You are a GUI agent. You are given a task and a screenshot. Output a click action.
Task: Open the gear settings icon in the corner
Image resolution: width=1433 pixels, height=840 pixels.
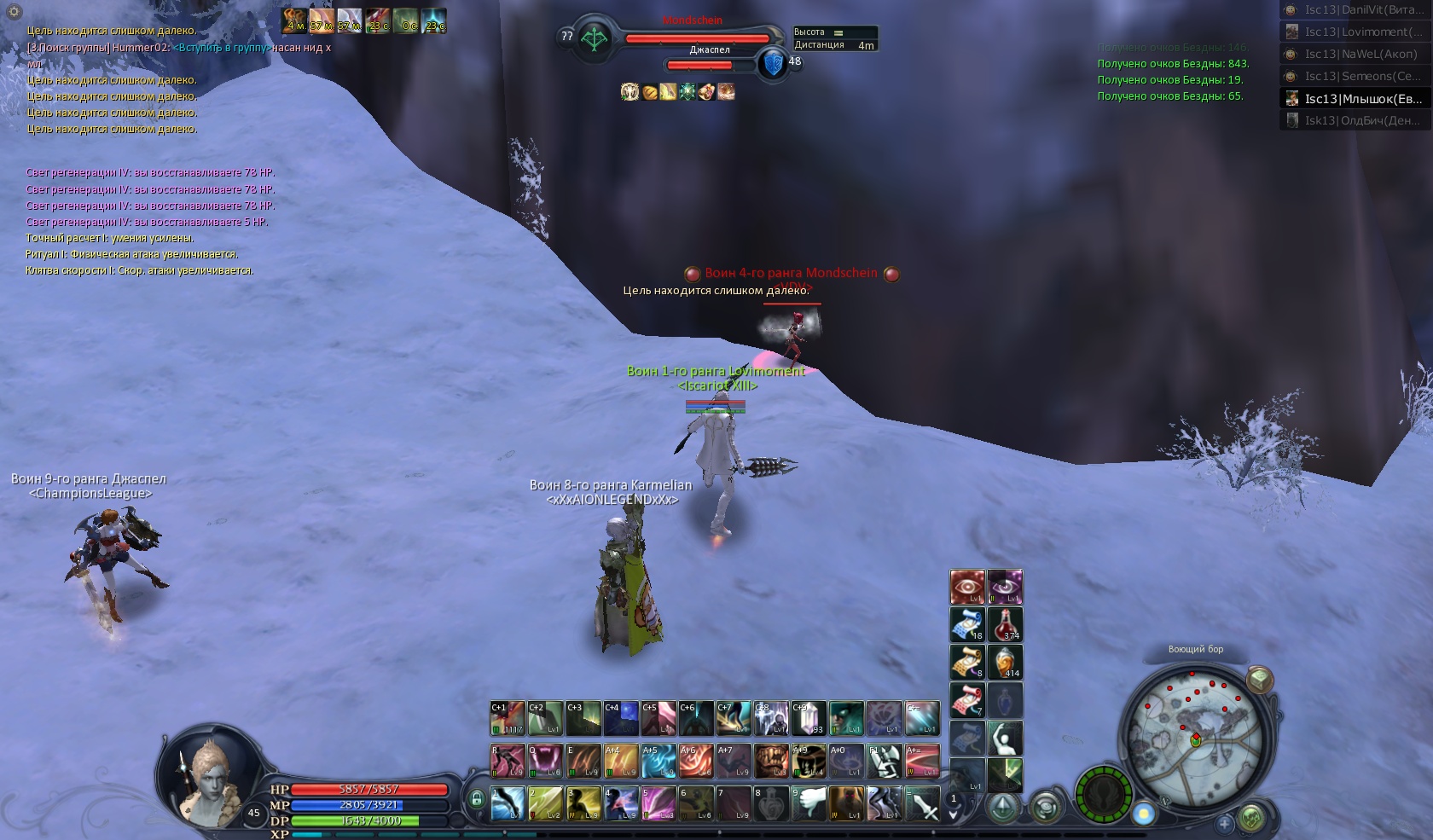pos(15,12)
